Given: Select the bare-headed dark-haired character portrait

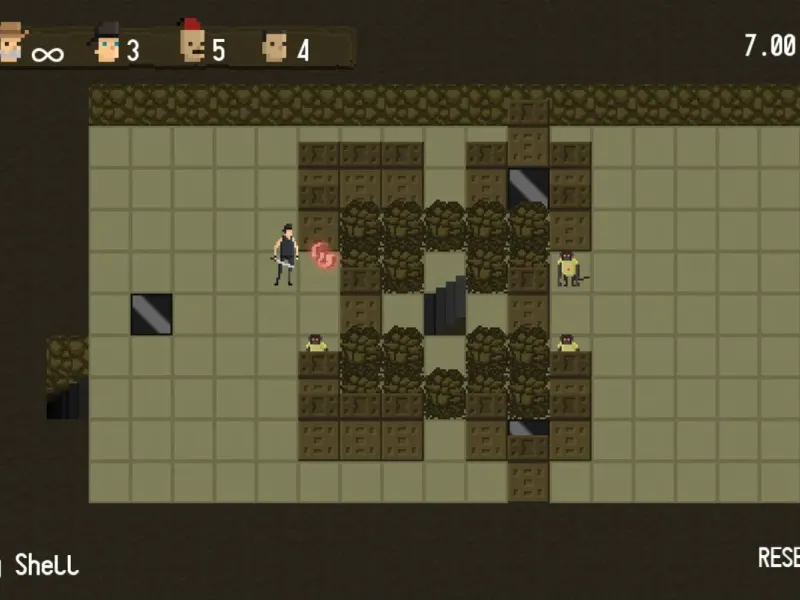Looking at the screenshot, I should coord(274,46).
